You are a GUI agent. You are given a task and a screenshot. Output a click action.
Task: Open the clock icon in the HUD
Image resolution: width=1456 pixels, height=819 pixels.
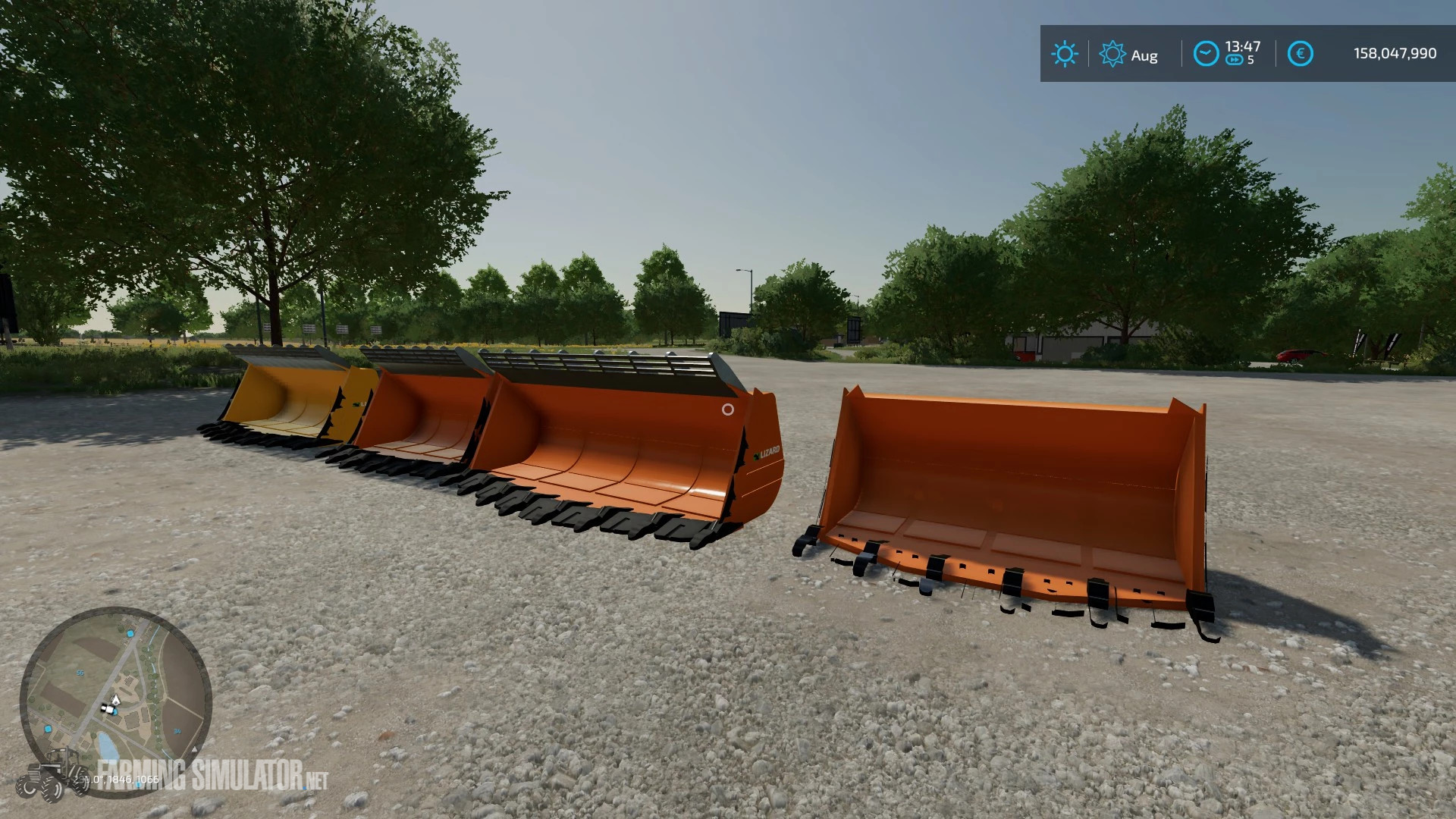coord(1207,52)
